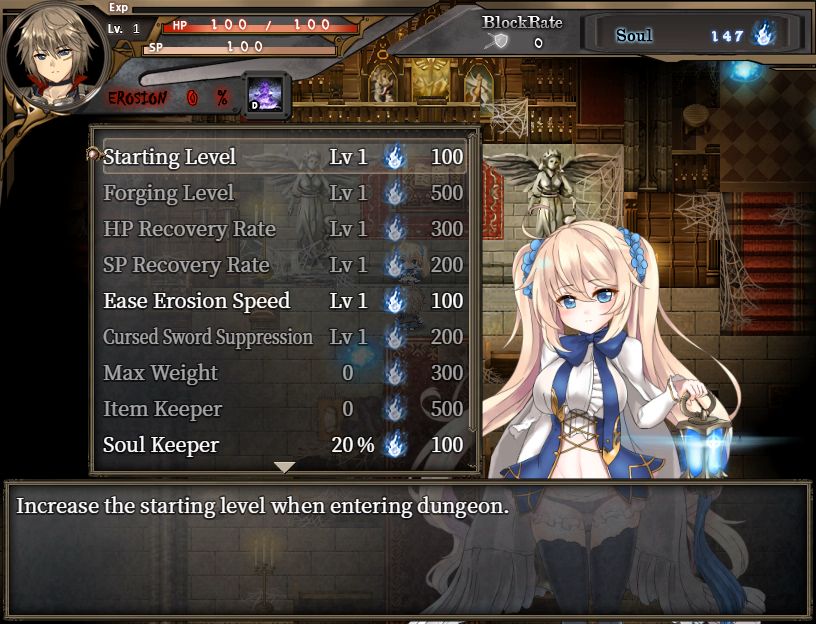This screenshot has width=816, height=624.
Task: Choose the Forging Level upgrade
Action: (x=283, y=193)
